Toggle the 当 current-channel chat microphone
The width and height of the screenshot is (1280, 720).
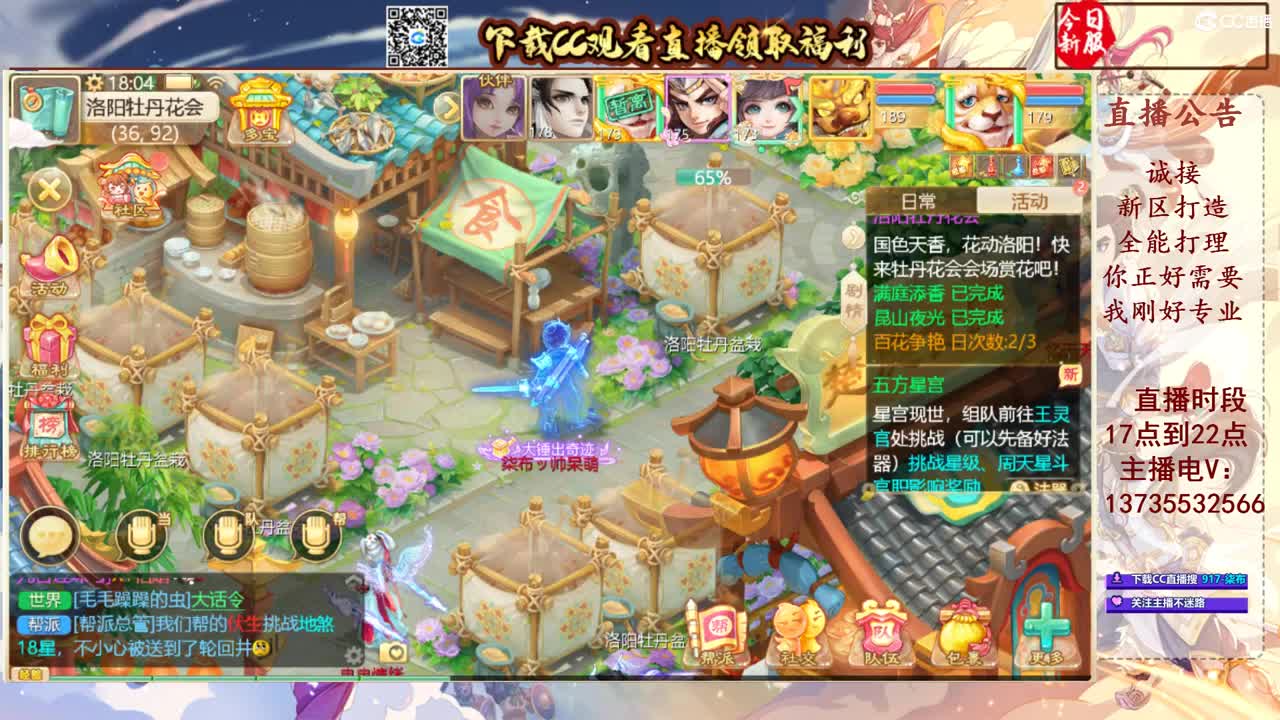pos(140,535)
